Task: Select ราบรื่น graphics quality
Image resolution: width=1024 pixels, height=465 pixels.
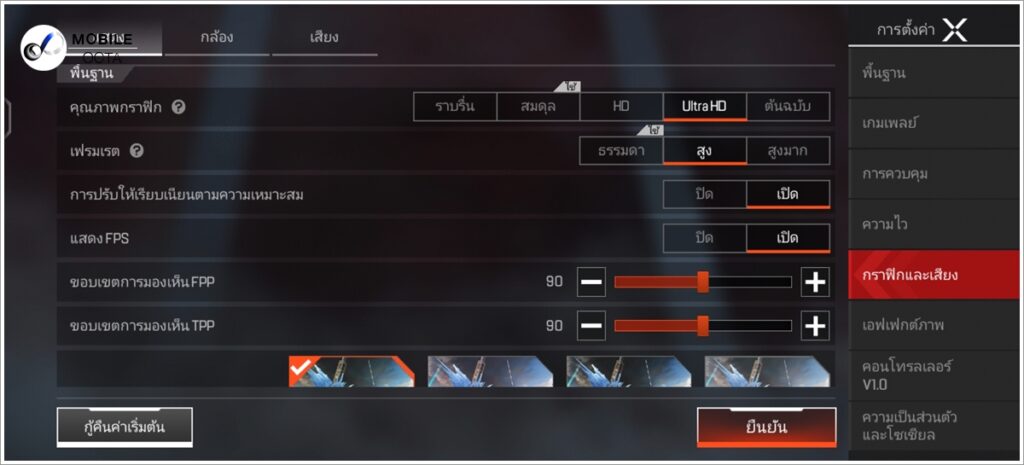Action: (455, 106)
